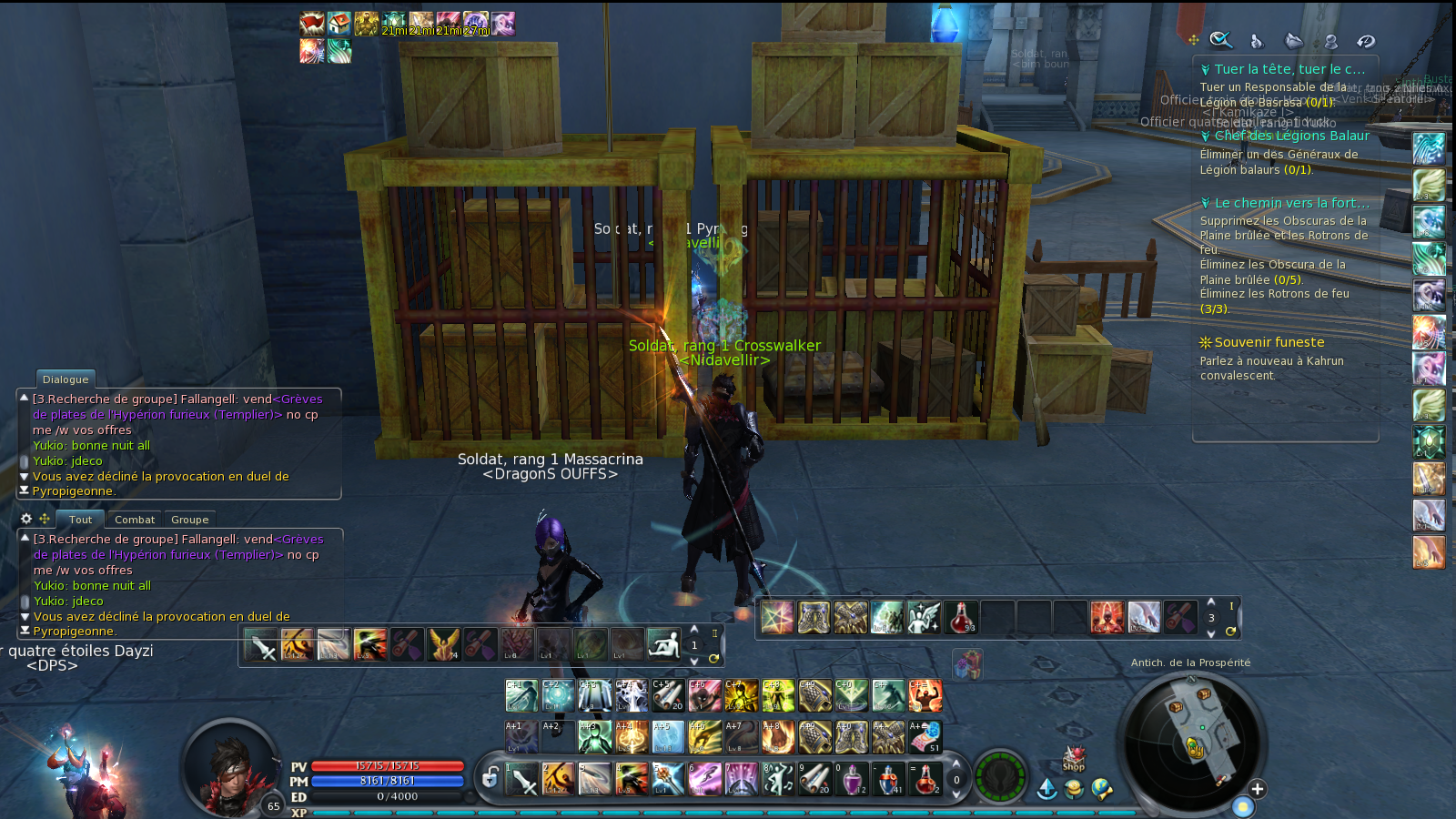Click the thumbs-up icon above quest tracker
The image size is (1456, 819).
pyautogui.click(x=1257, y=41)
